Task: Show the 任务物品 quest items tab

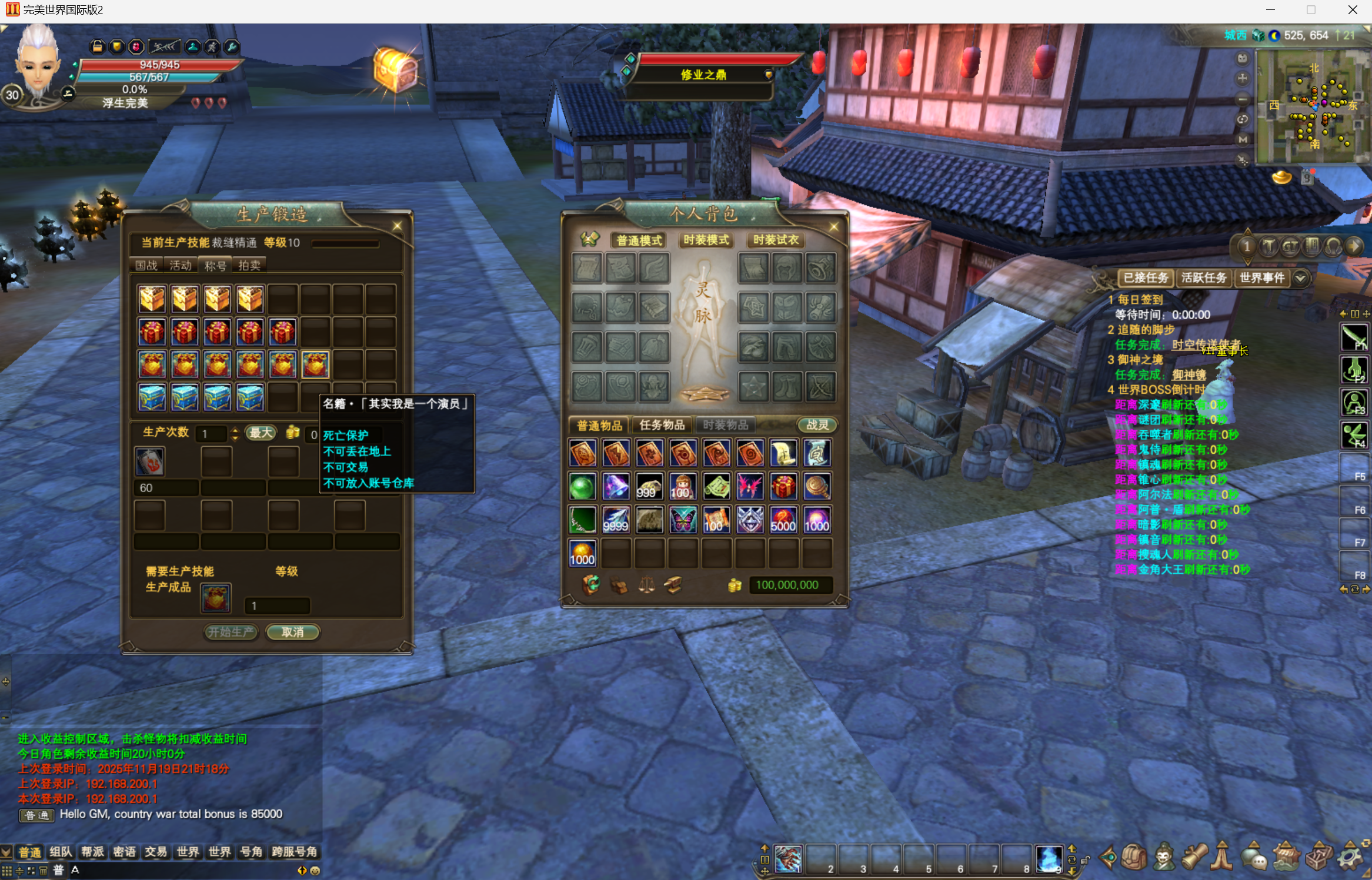Action: [x=662, y=425]
